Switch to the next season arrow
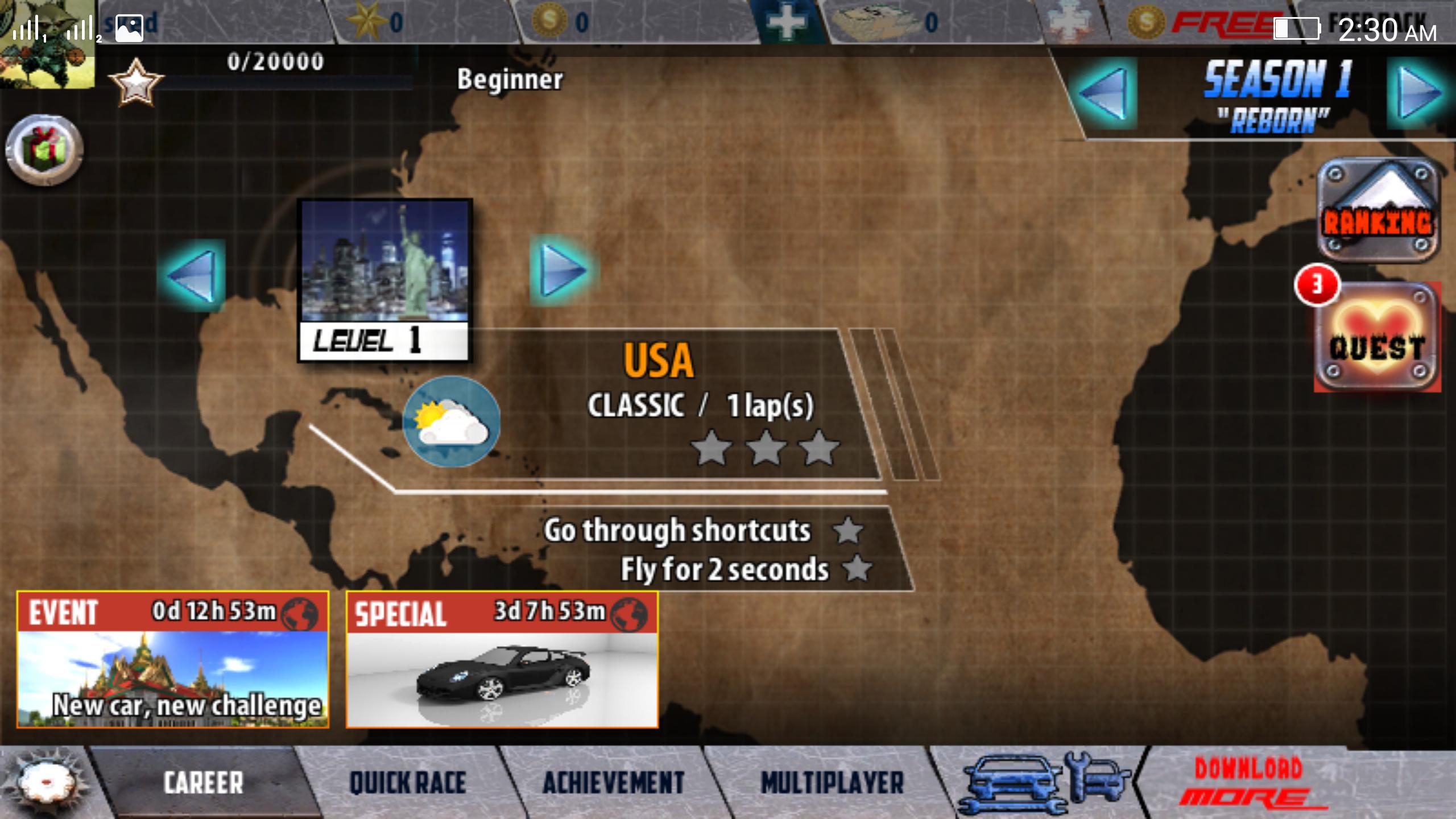The width and height of the screenshot is (1456, 819). 1420,93
